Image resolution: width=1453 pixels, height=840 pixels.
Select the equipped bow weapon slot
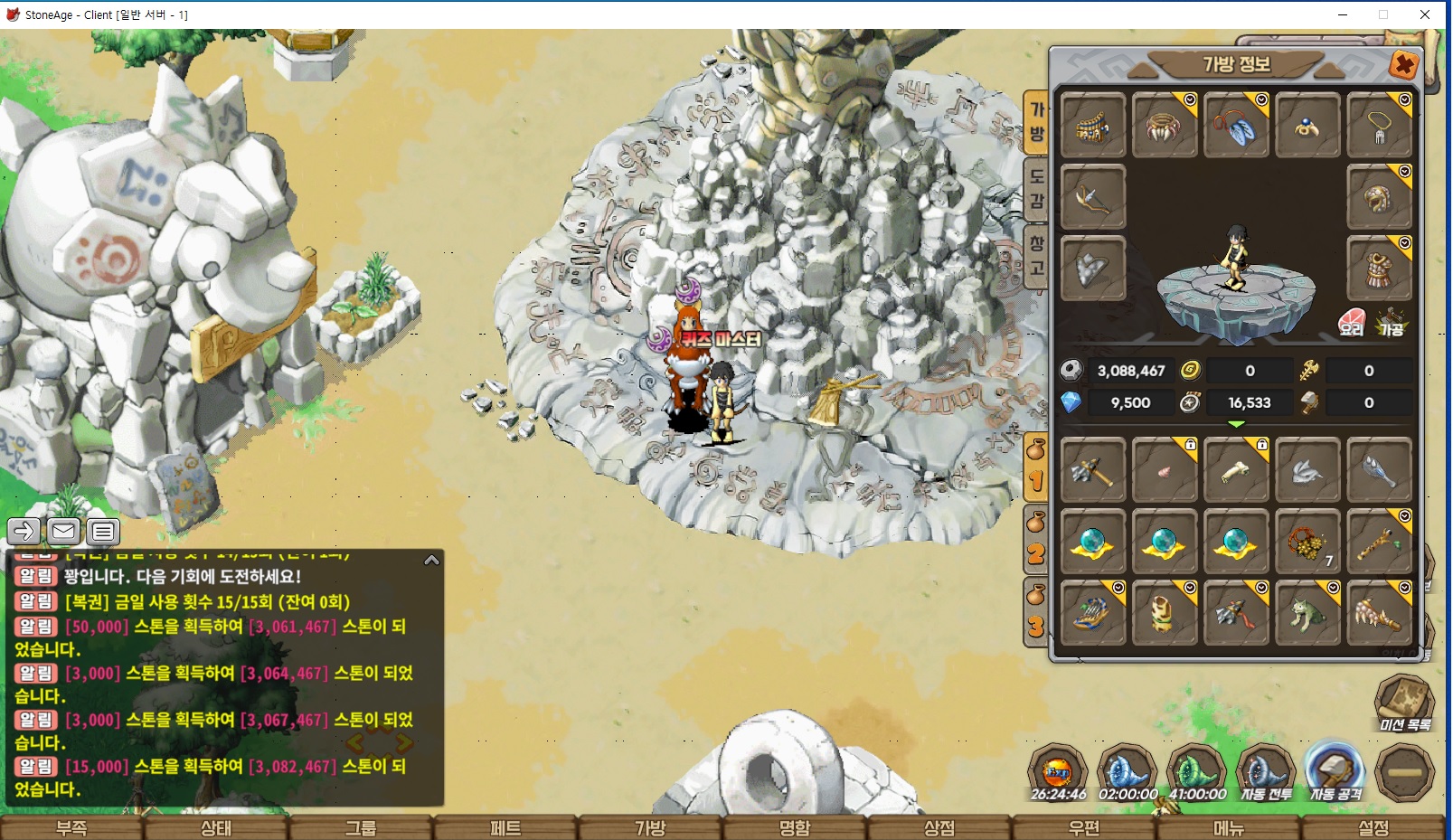coord(1092,197)
